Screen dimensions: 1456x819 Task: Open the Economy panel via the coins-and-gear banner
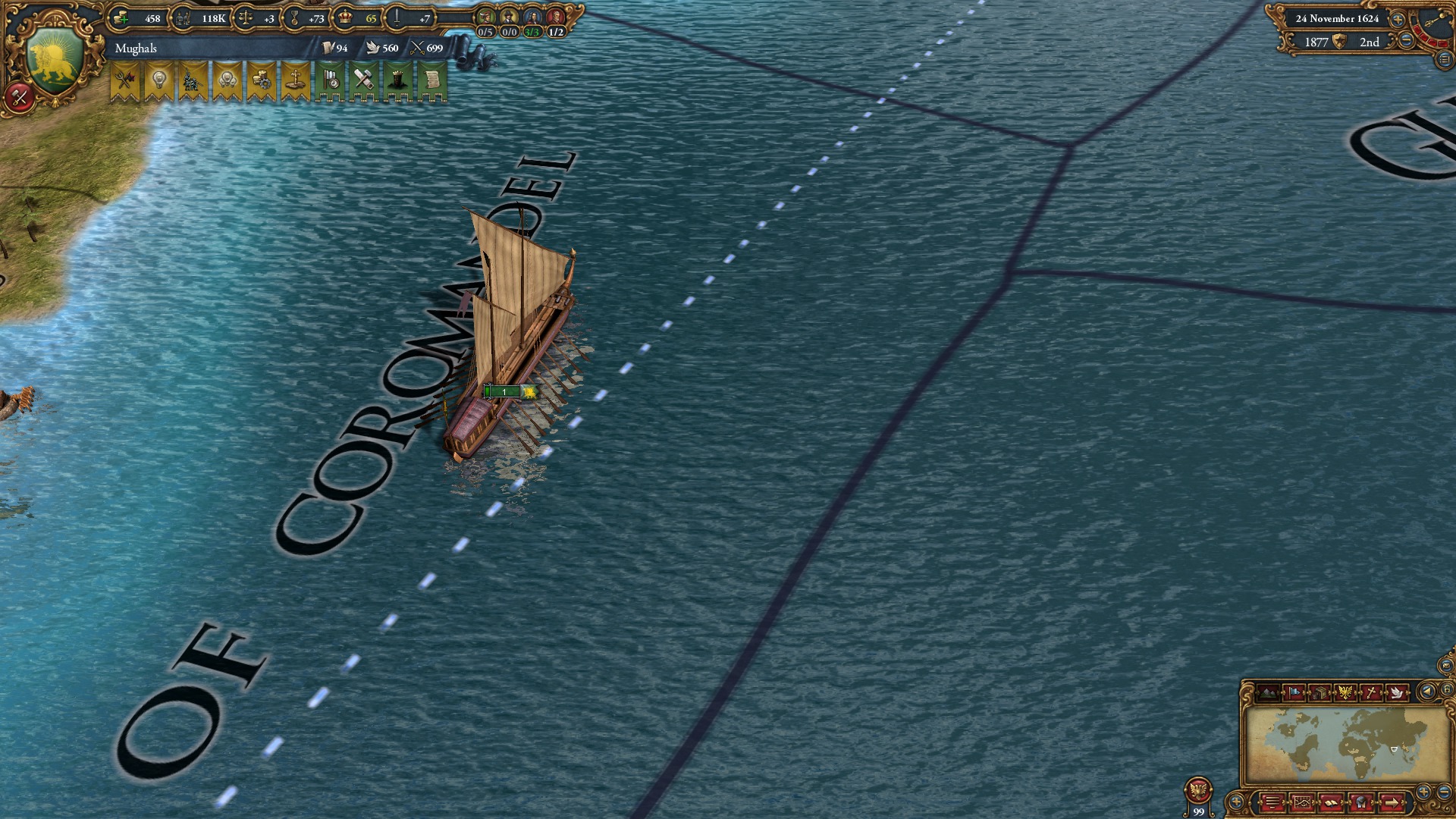coord(261,80)
